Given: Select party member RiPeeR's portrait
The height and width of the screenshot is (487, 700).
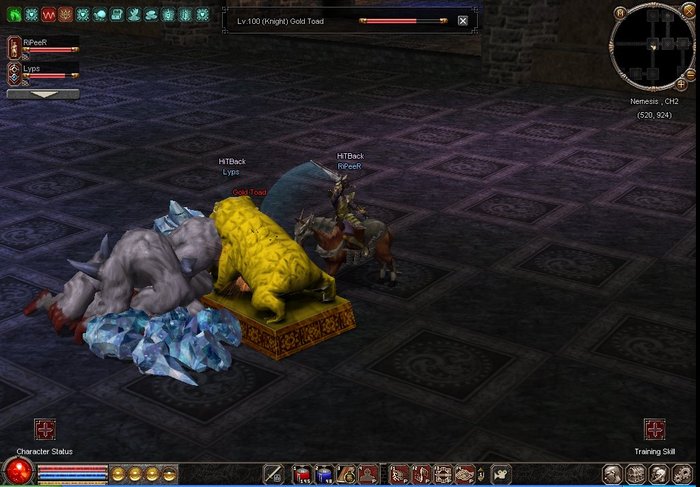Looking at the screenshot, I should point(14,47).
